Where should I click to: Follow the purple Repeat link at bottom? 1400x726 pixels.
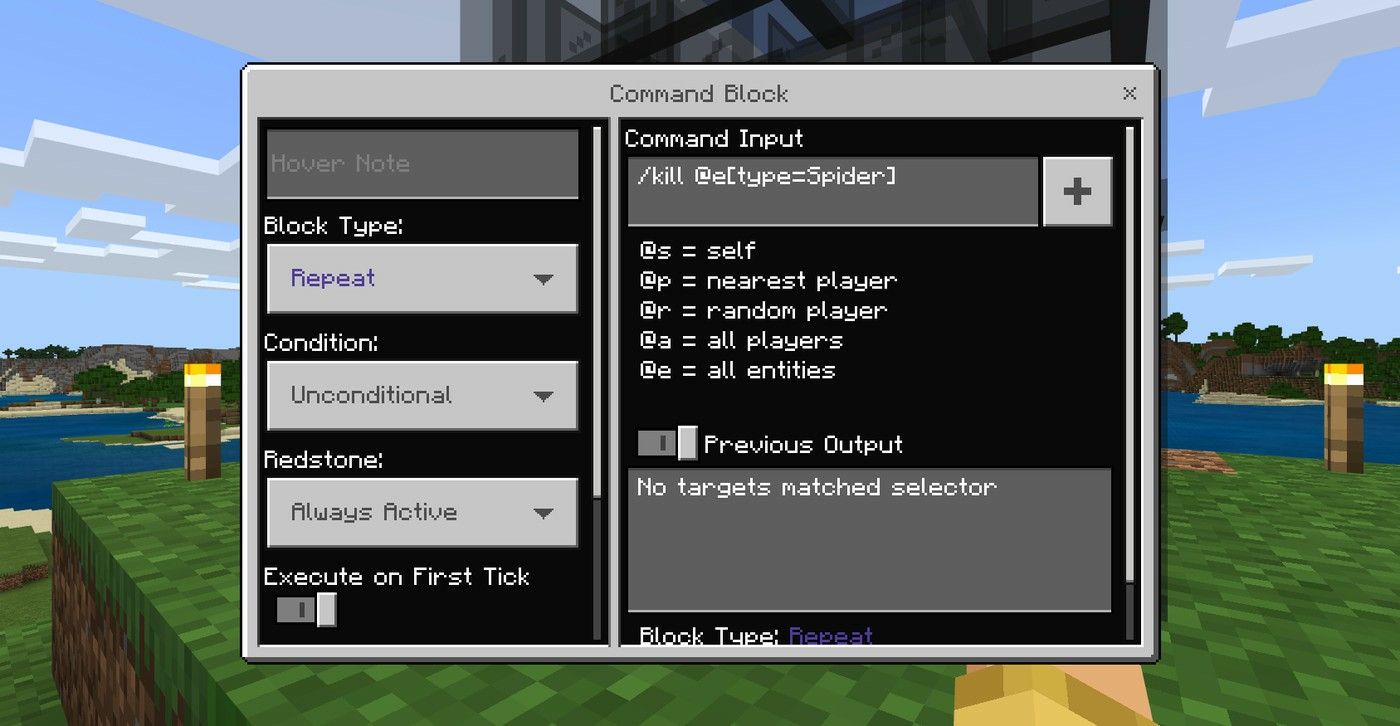(831, 636)
